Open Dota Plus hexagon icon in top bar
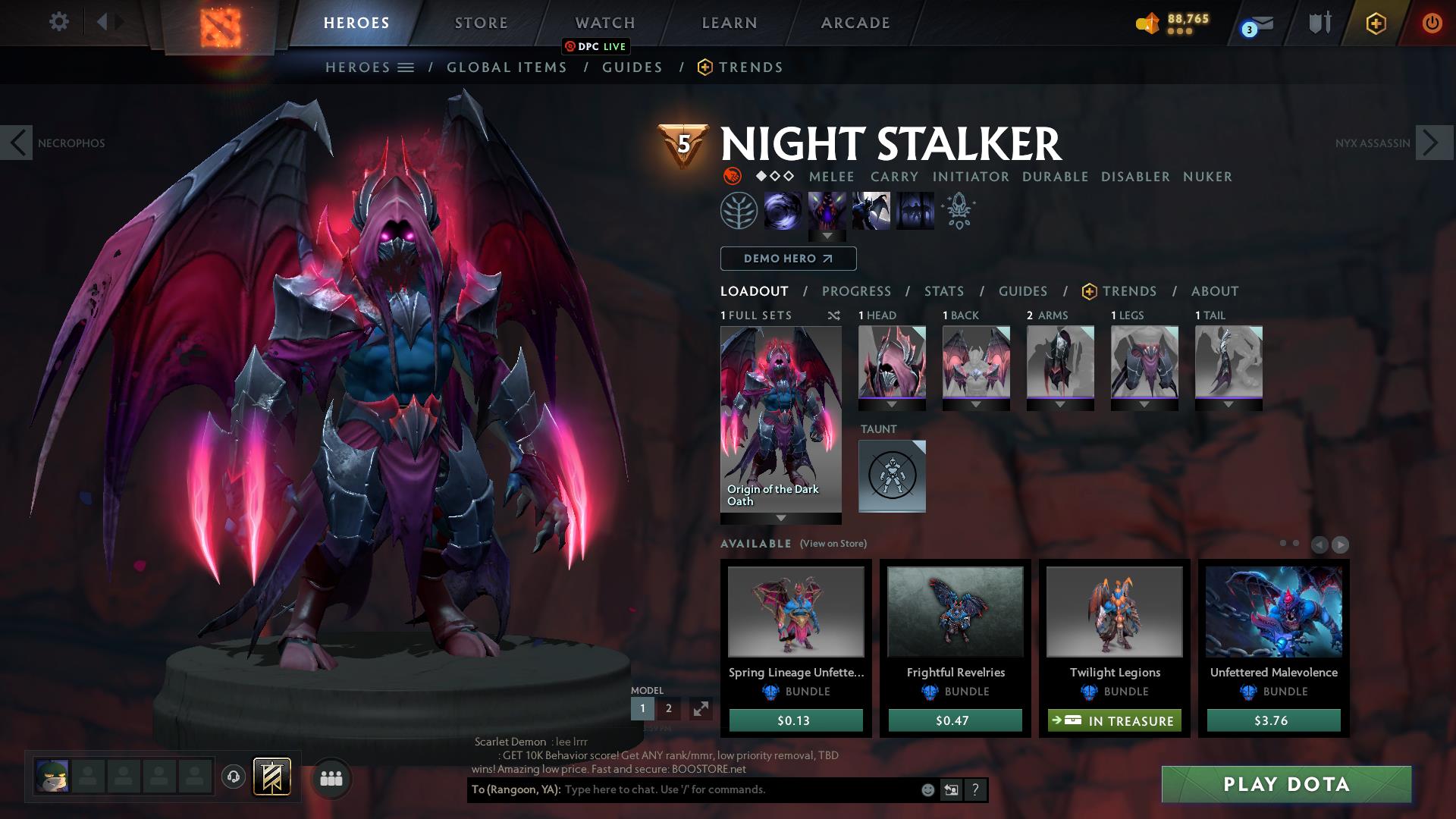The height and width of the screenshot is (819, 1456). (x=1376, y=23)
